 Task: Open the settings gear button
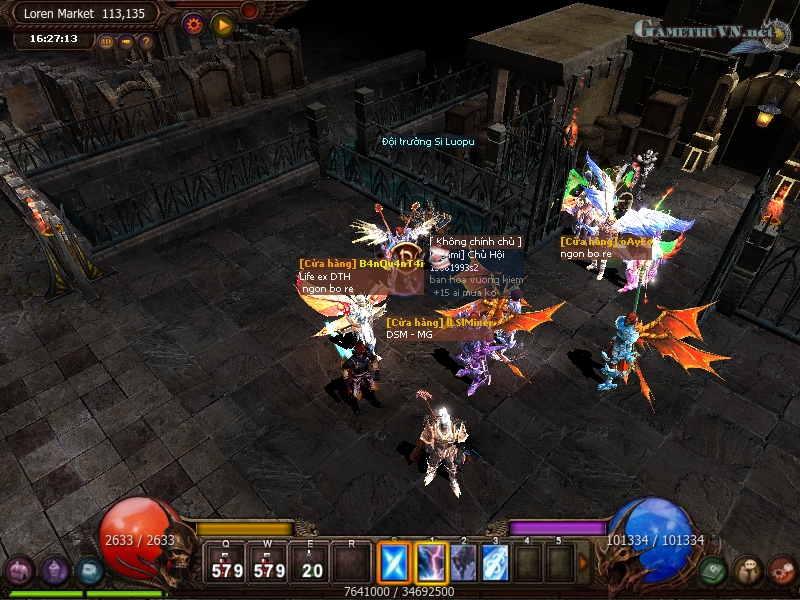point(193,23)
